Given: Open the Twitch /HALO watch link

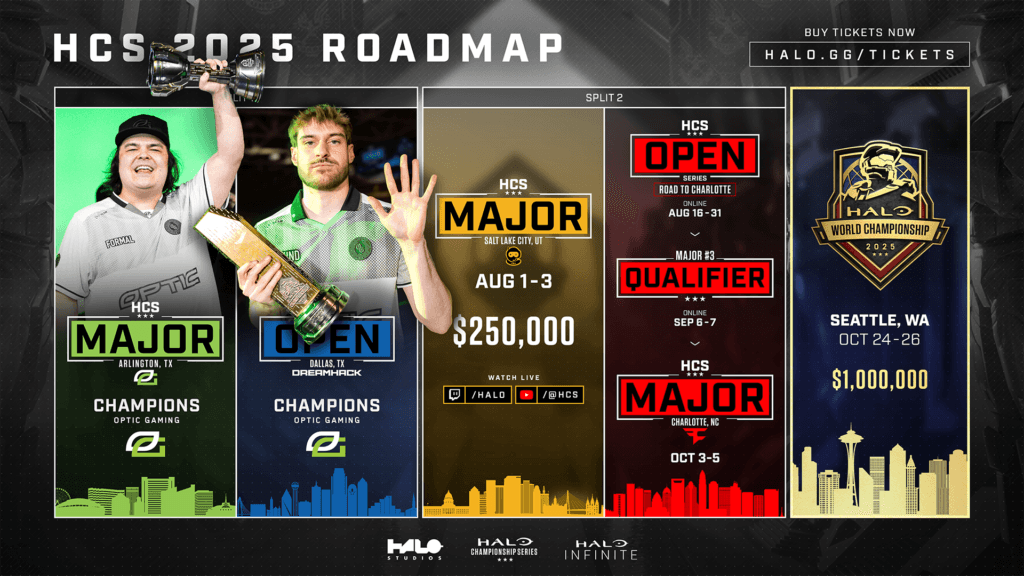Looking at the screenshot, I should click(477, 395).
